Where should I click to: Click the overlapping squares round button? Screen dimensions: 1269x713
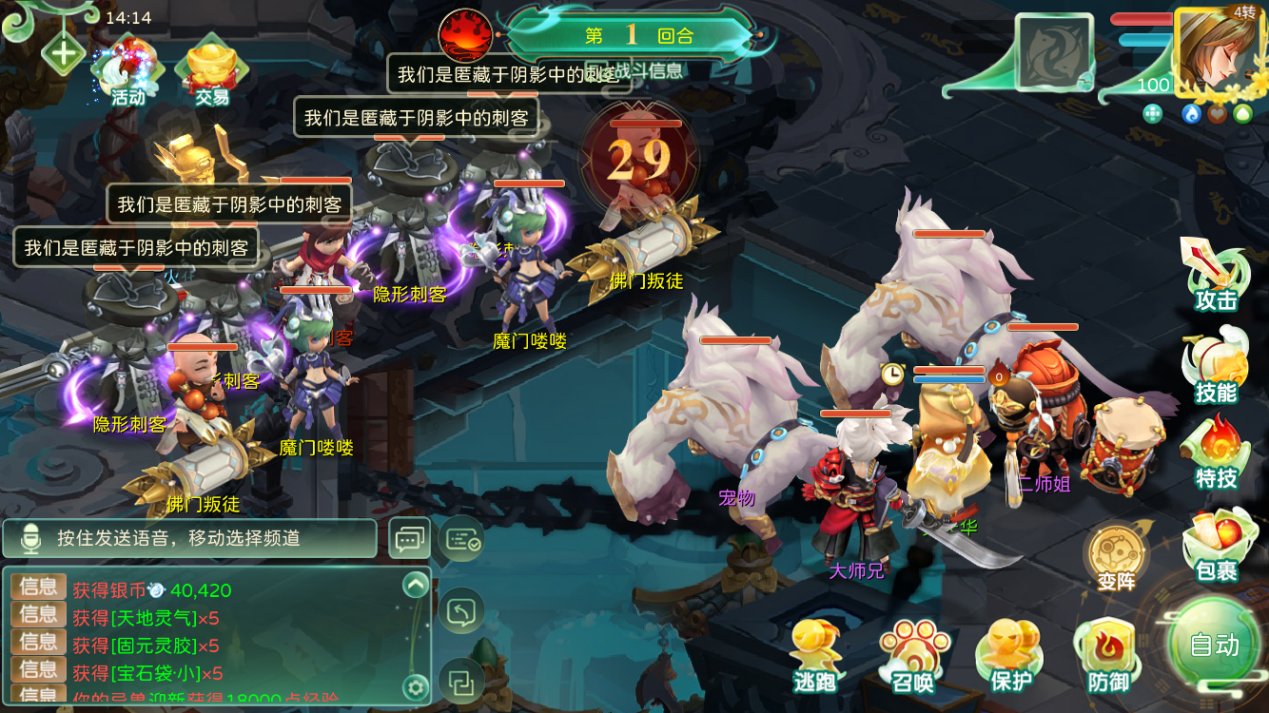pyautogui.click(x=461, y=683)
